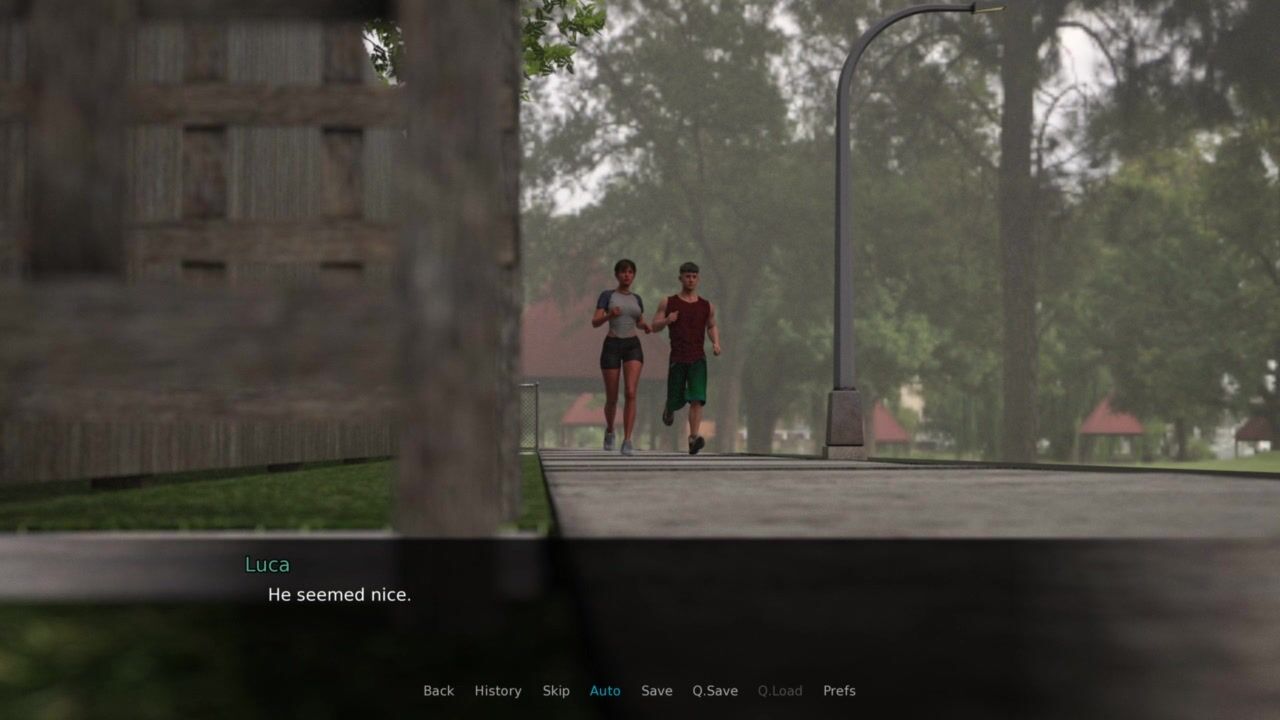Open the dialogue History log
This screenshot has width=1280, height=720.
tap(497, 691)
